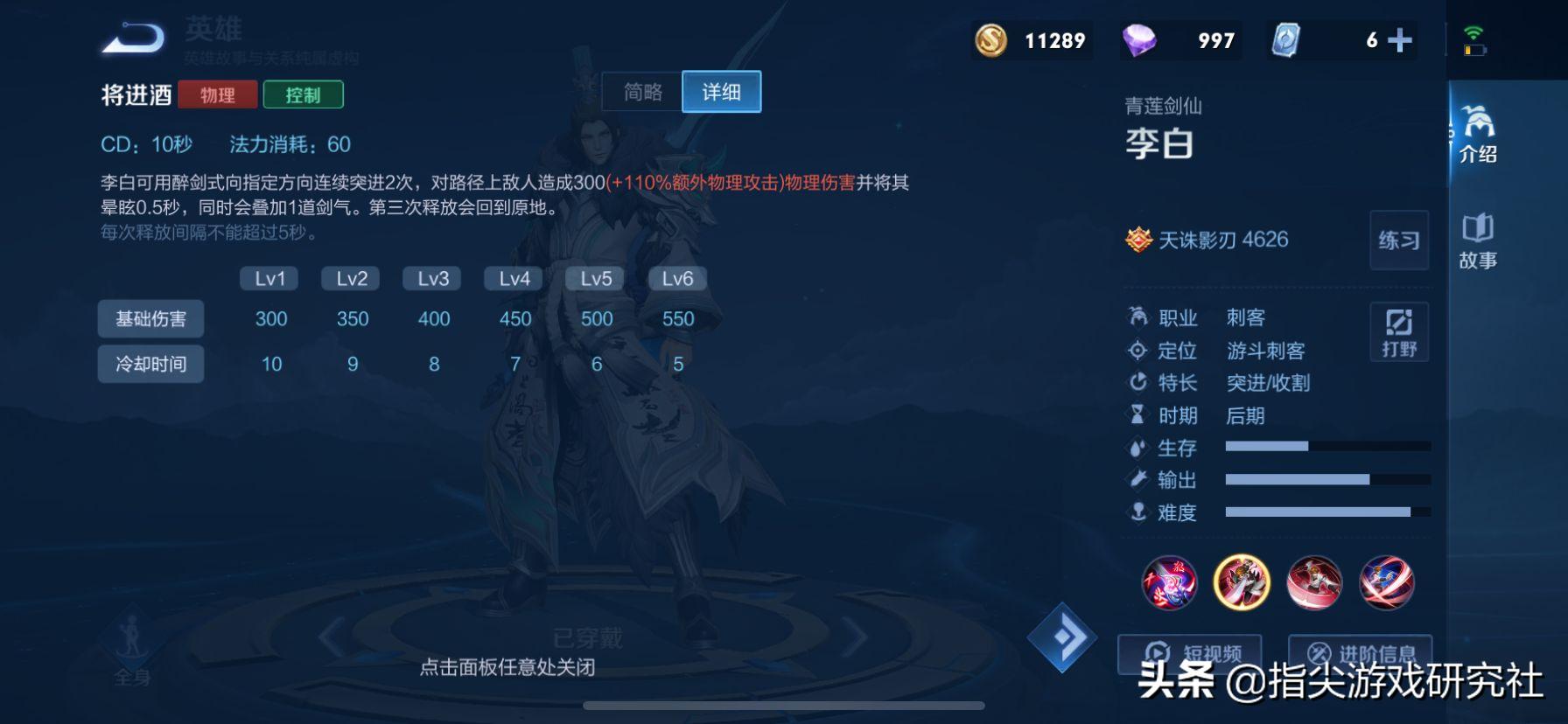Click the 天诛影刃 rank badge icon
1568x724 pixels.
1137,240
